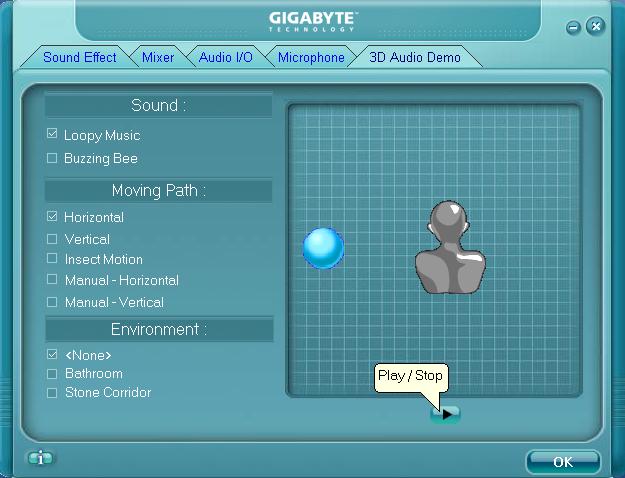Choose the Manual - Horizontal path option

52,281
